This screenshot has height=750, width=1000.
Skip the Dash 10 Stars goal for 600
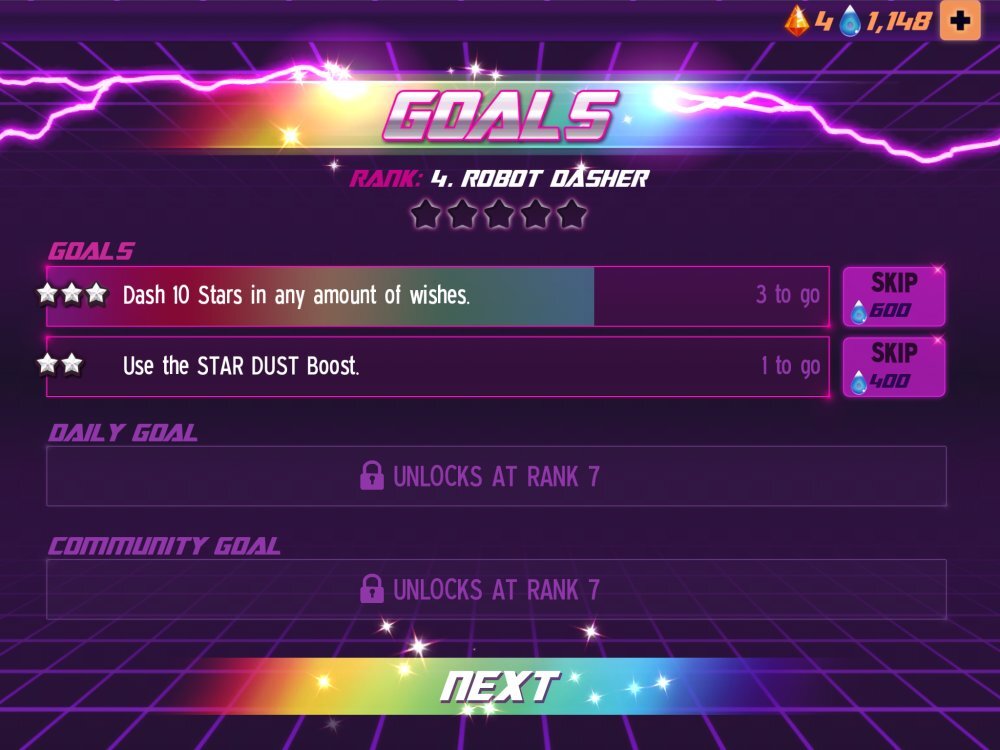point(893,296)
